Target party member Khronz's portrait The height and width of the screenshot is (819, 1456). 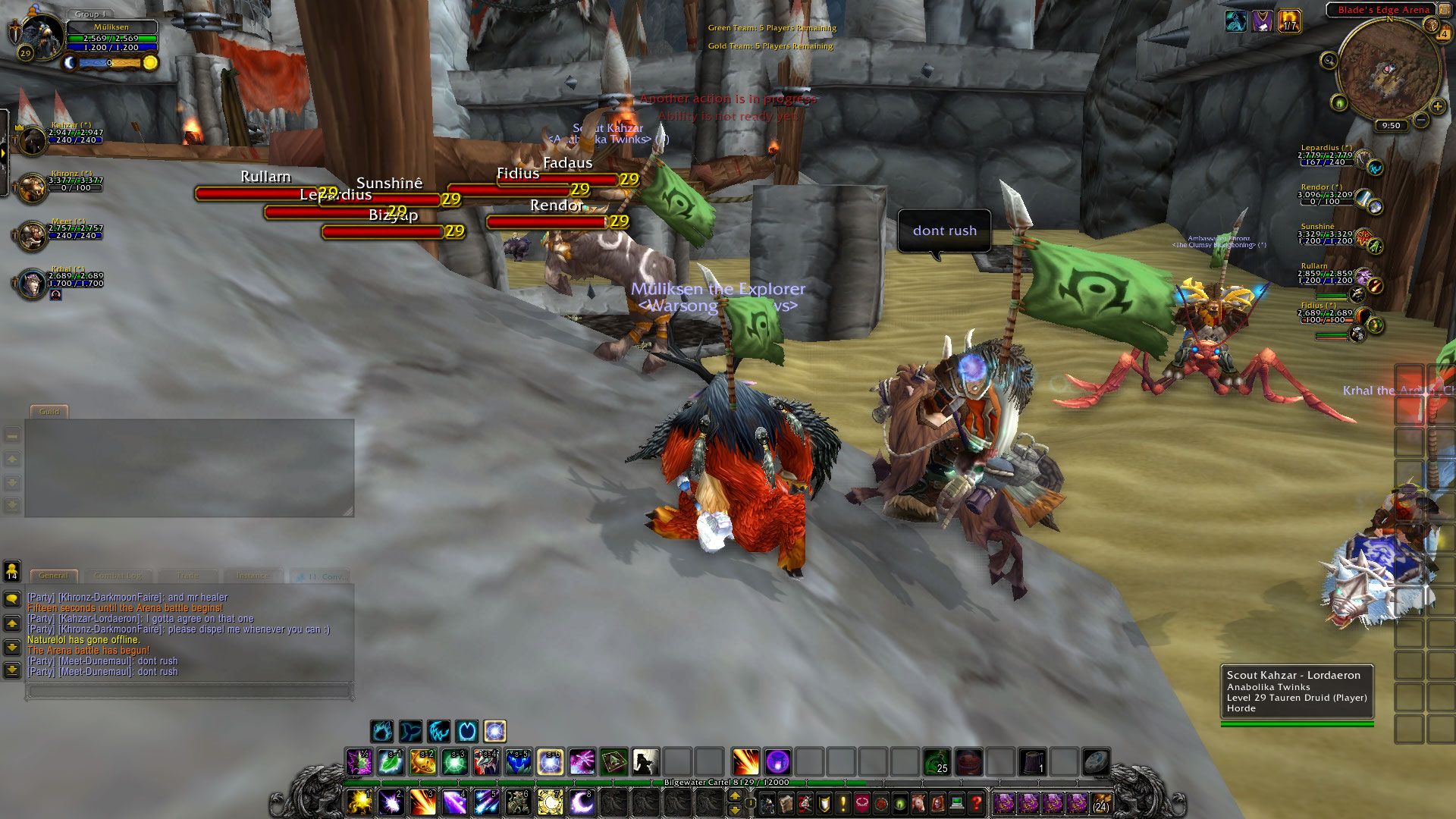(33, 188)
